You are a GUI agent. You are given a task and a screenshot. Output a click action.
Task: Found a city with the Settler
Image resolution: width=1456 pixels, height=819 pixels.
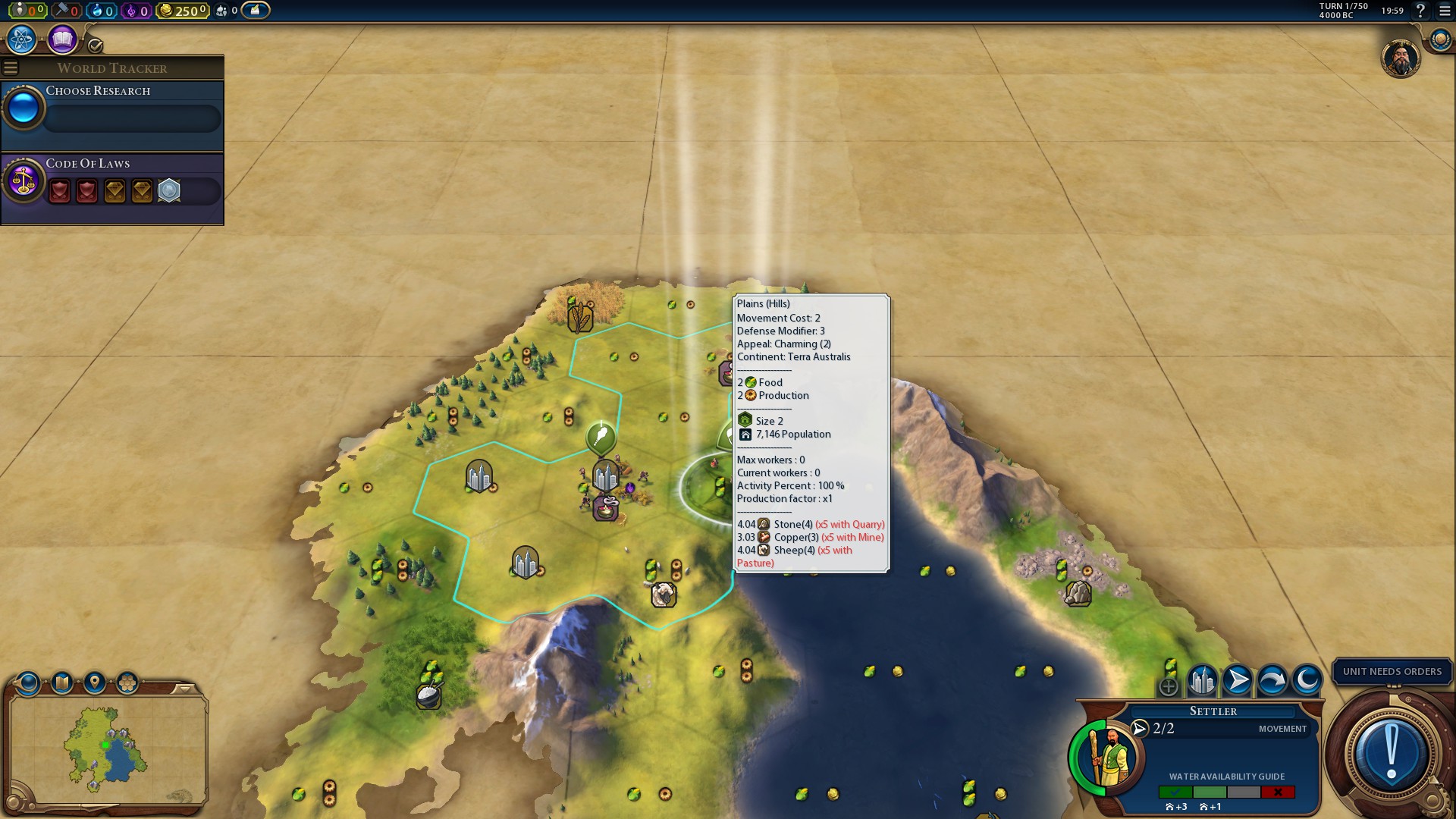click(1202, 681)
